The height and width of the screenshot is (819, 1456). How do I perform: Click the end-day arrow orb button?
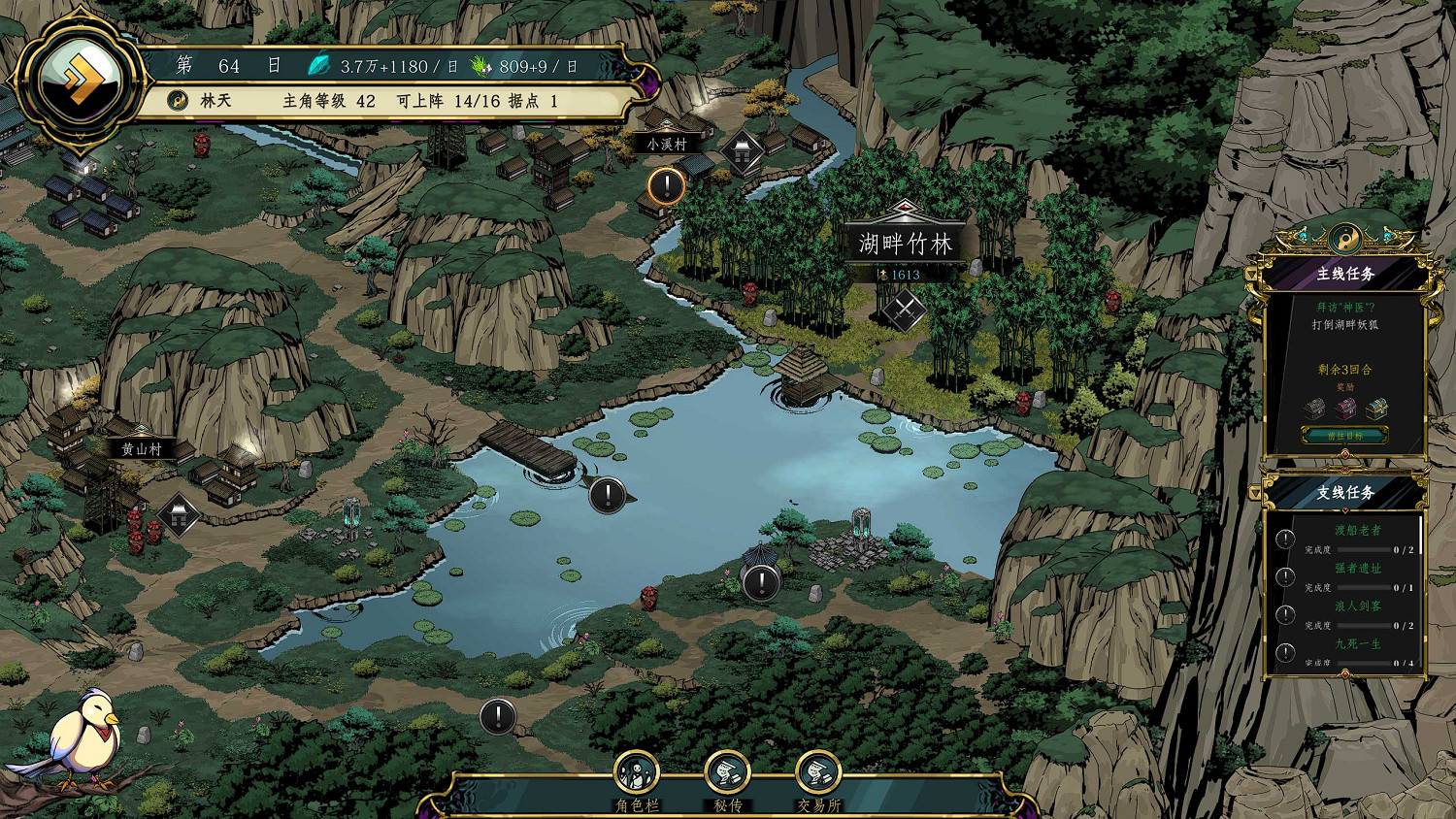click(80, 78)
